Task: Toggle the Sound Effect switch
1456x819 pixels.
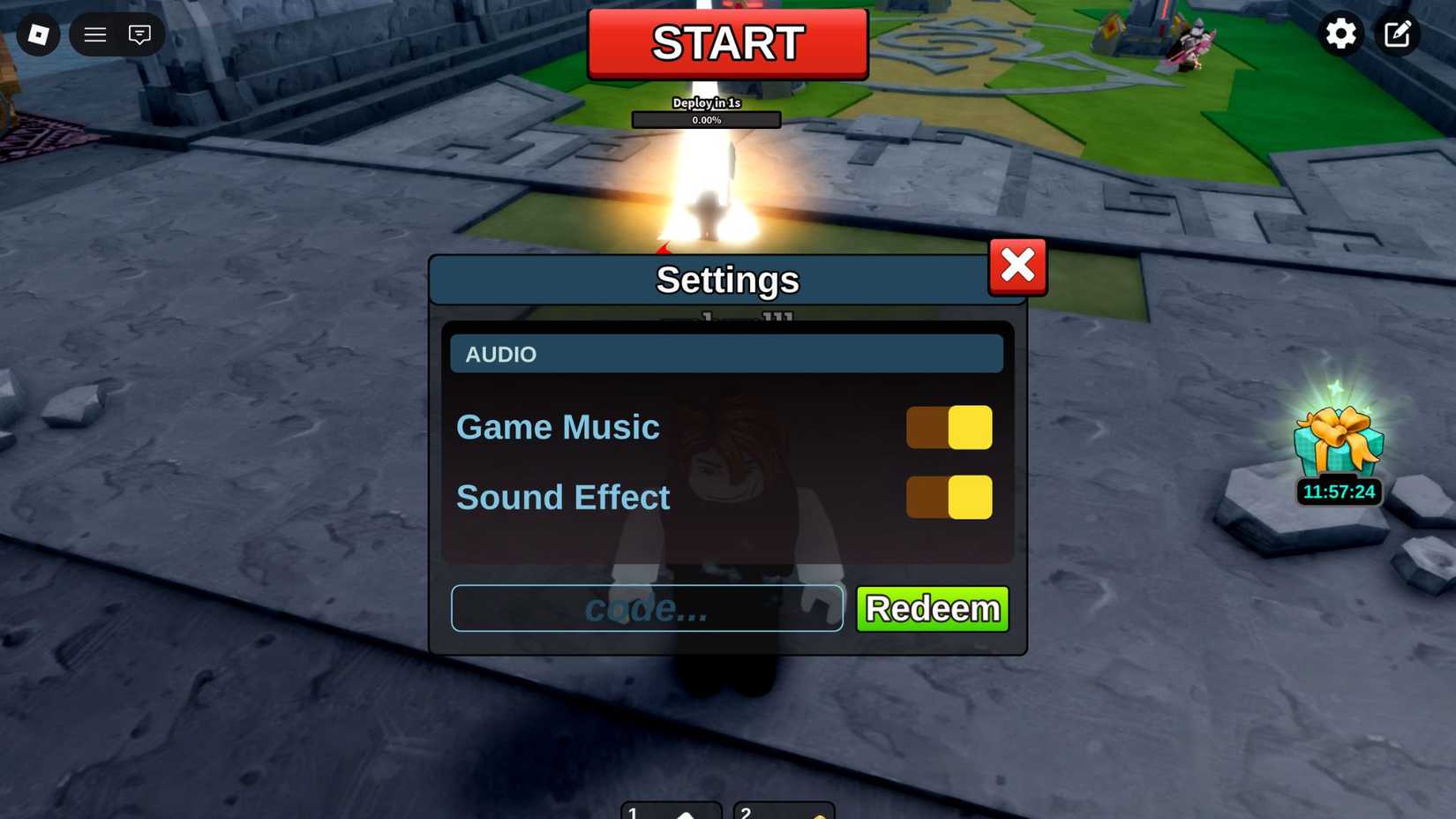Action: tap(949, 497)
